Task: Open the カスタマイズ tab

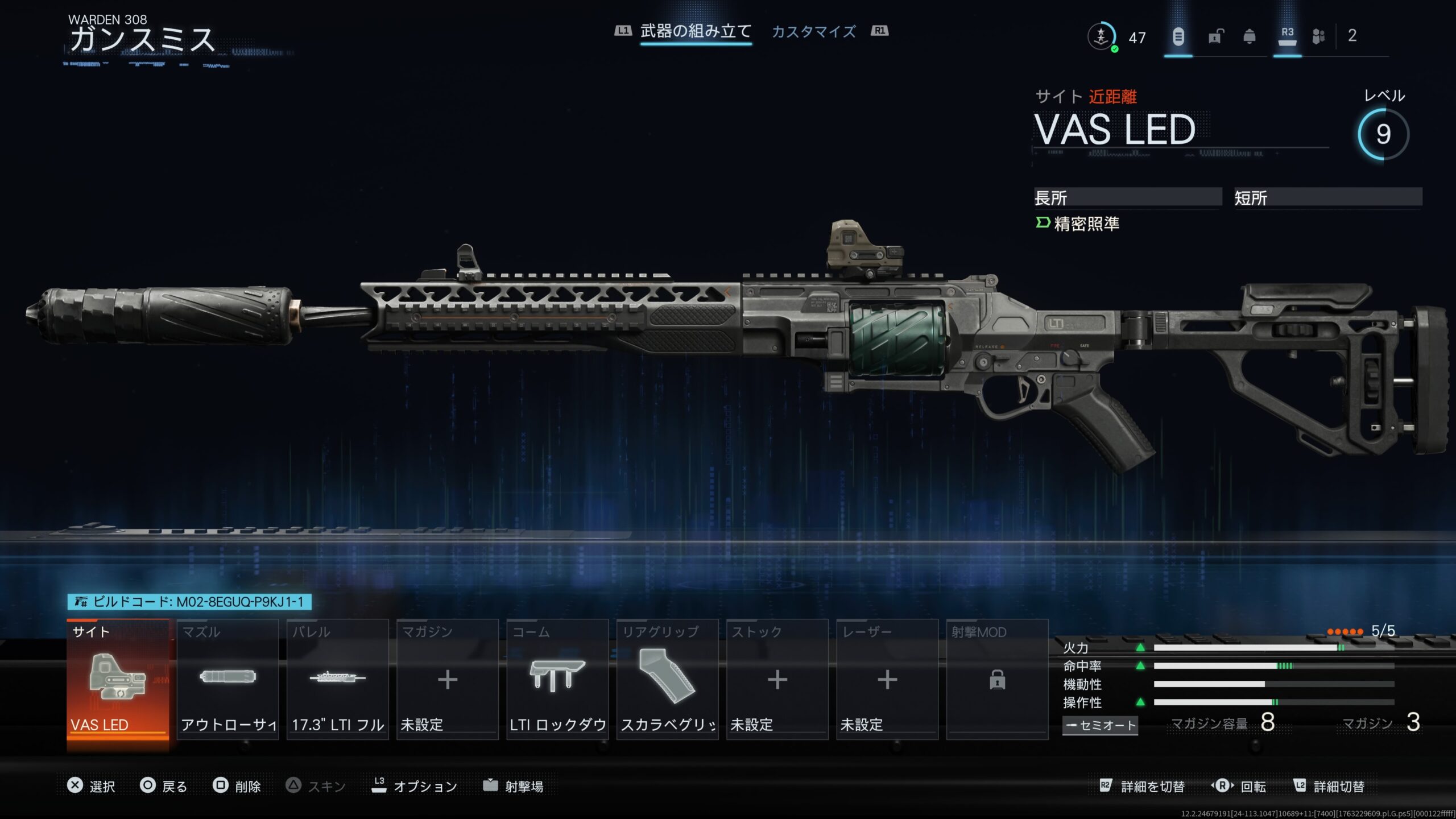Action: pos(813,32)
